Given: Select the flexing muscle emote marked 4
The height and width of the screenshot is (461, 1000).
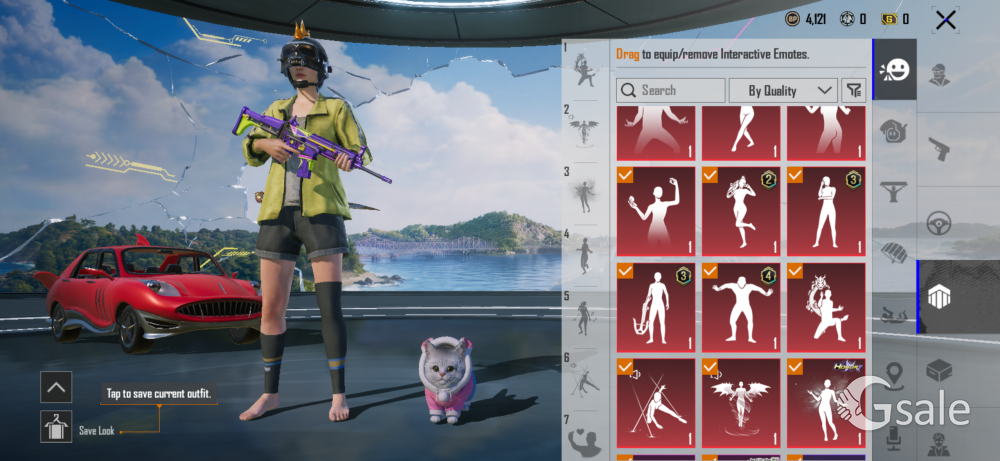Looking at the screenshot, I should [741, 306].
